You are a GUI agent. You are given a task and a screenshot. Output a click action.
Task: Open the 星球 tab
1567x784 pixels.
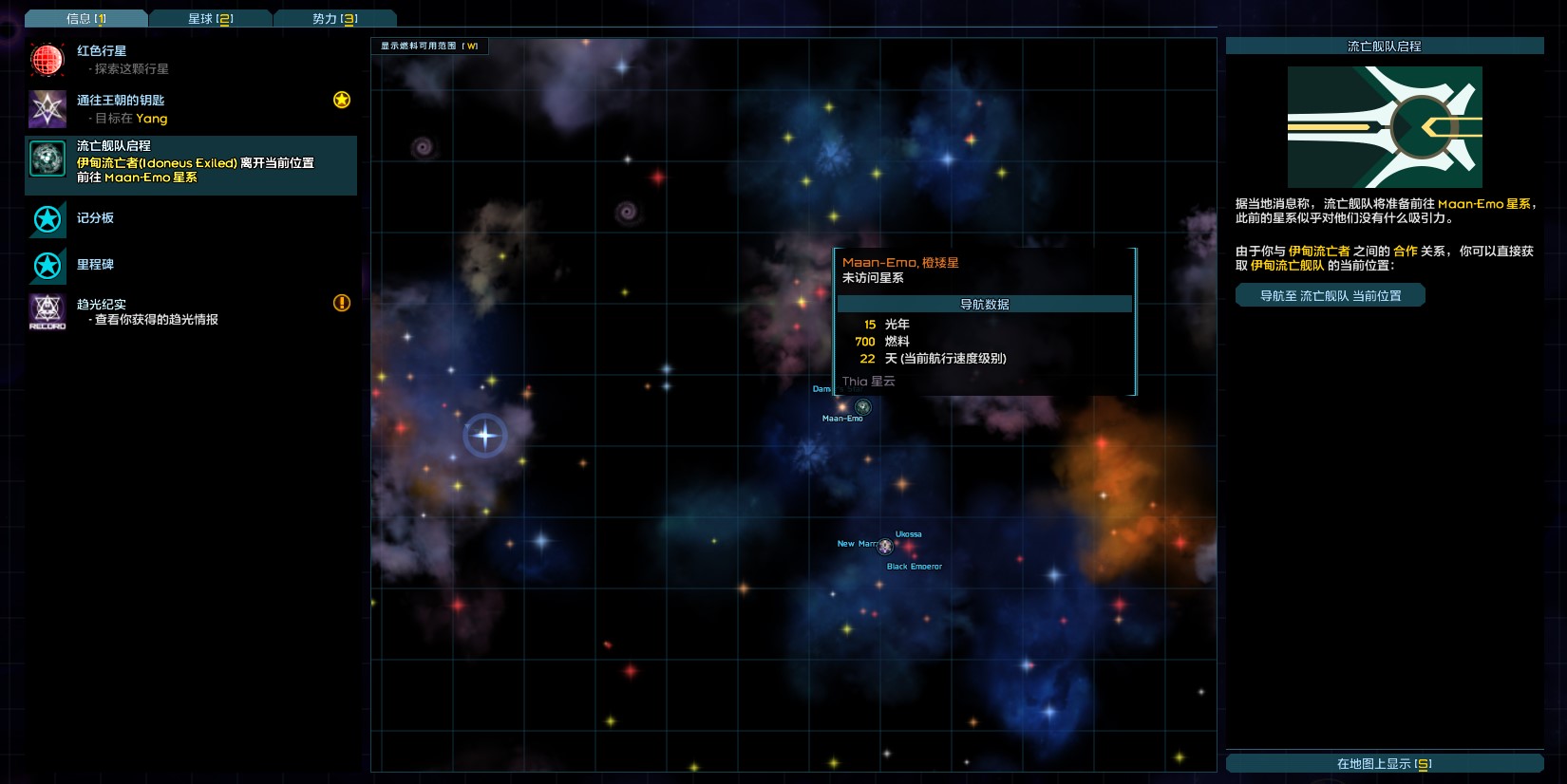pyautogui.click(x=210, y=18)
